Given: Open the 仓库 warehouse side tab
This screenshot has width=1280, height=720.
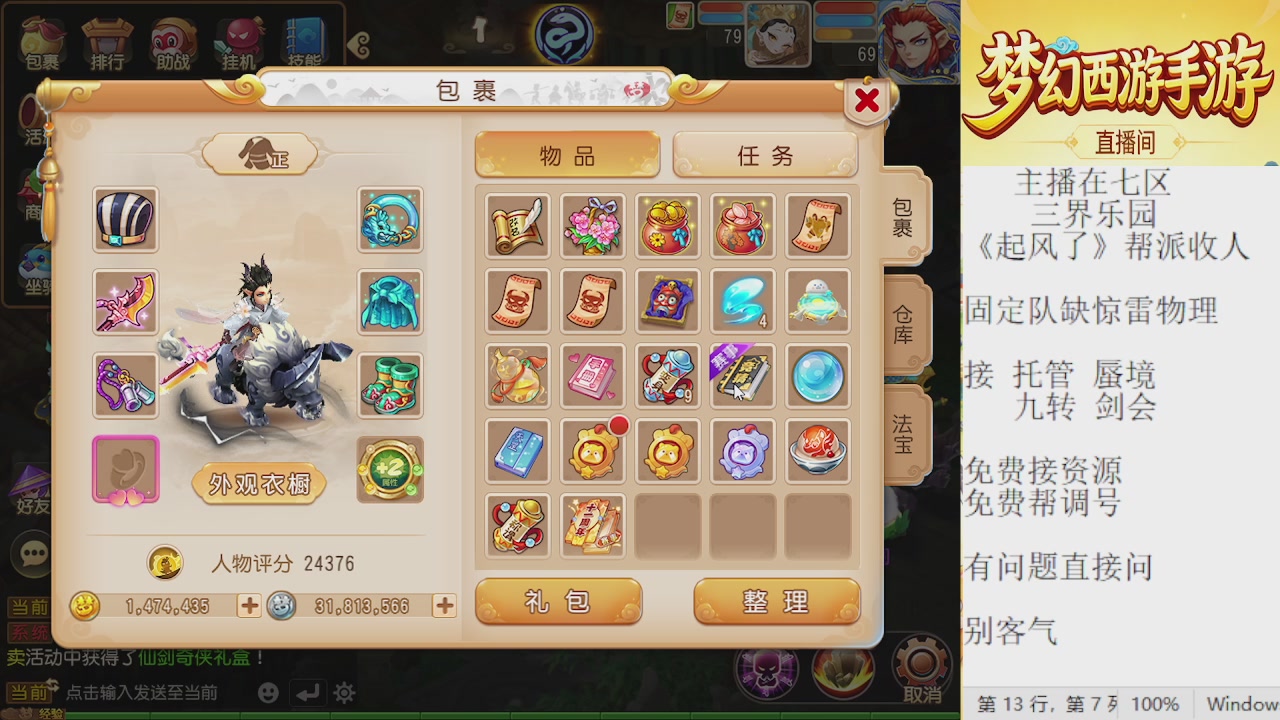Looking at the screenshot, I should tap(902, 326).
